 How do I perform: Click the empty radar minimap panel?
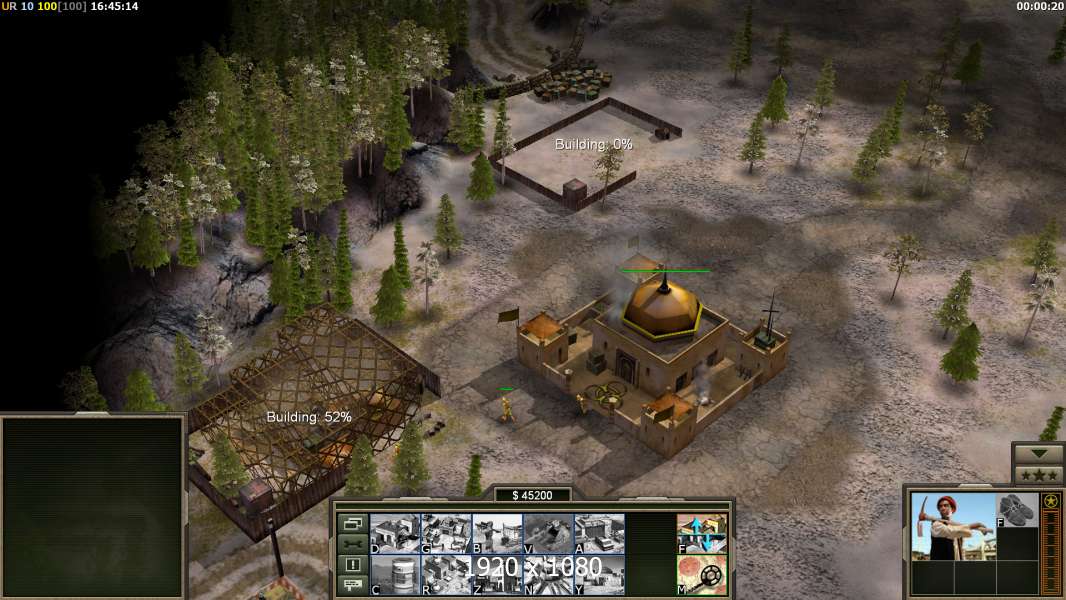point(93,507)
